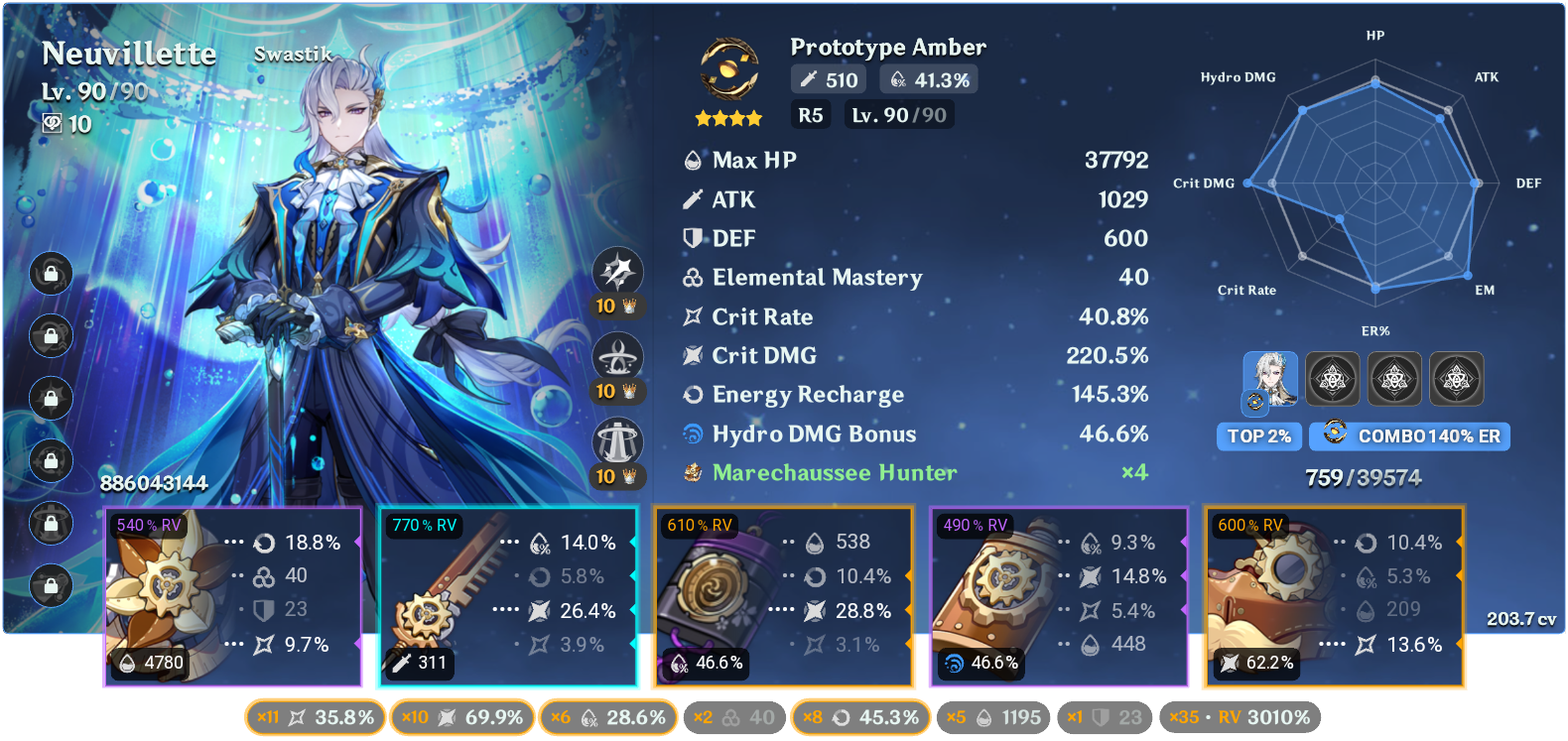Toggle the bottom lock icon in left sidebar
This screenshot has width=1568, height=741.
[x=50, y=585]
